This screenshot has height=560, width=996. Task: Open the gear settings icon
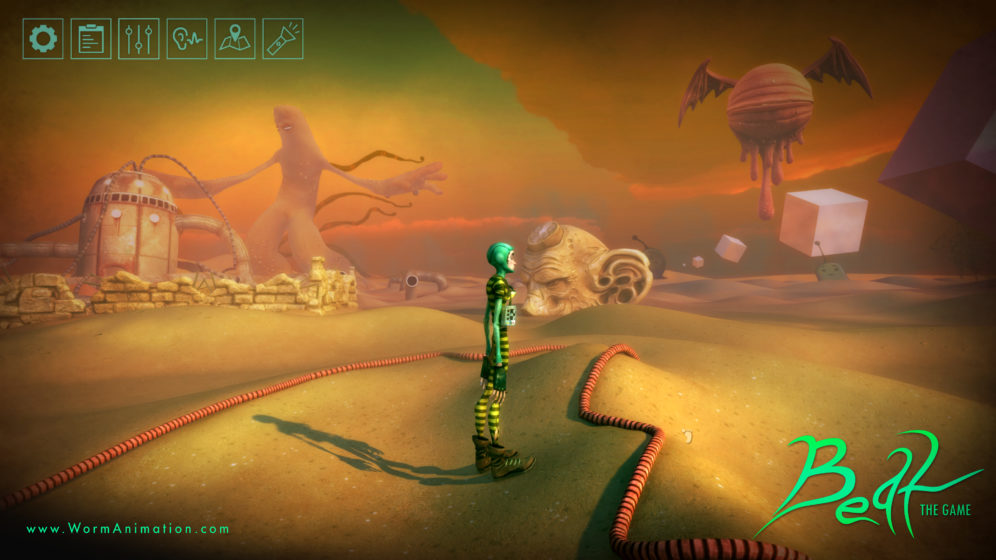coord(43,39)
